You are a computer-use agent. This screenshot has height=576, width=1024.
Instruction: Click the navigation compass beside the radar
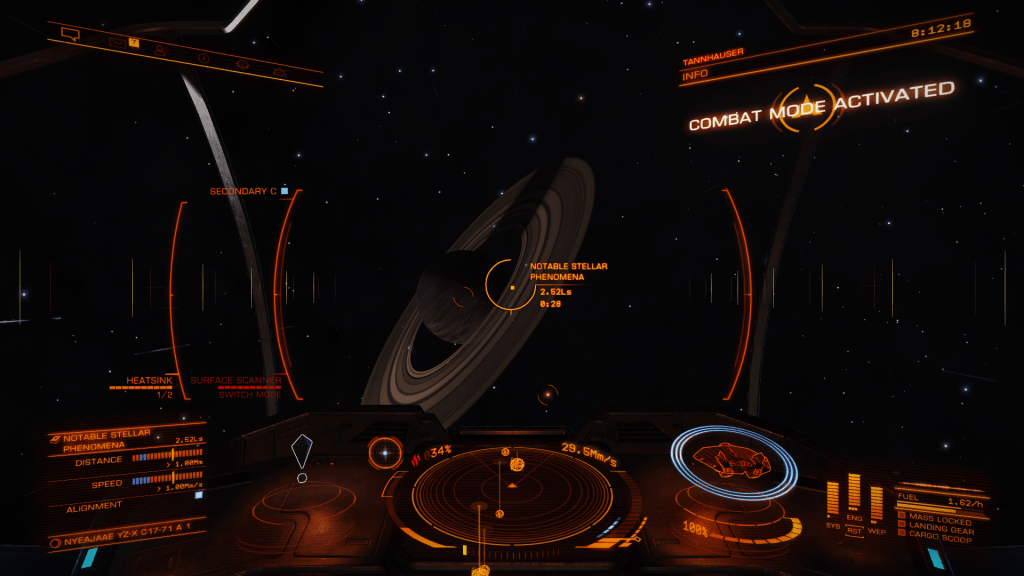click(384, 453)
